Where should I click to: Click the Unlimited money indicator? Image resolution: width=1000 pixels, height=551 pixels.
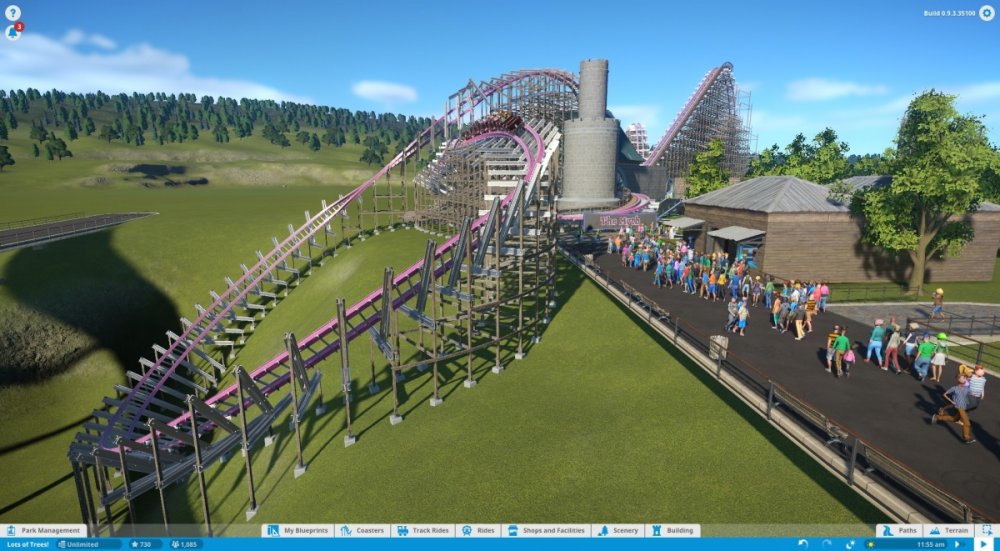88,544
